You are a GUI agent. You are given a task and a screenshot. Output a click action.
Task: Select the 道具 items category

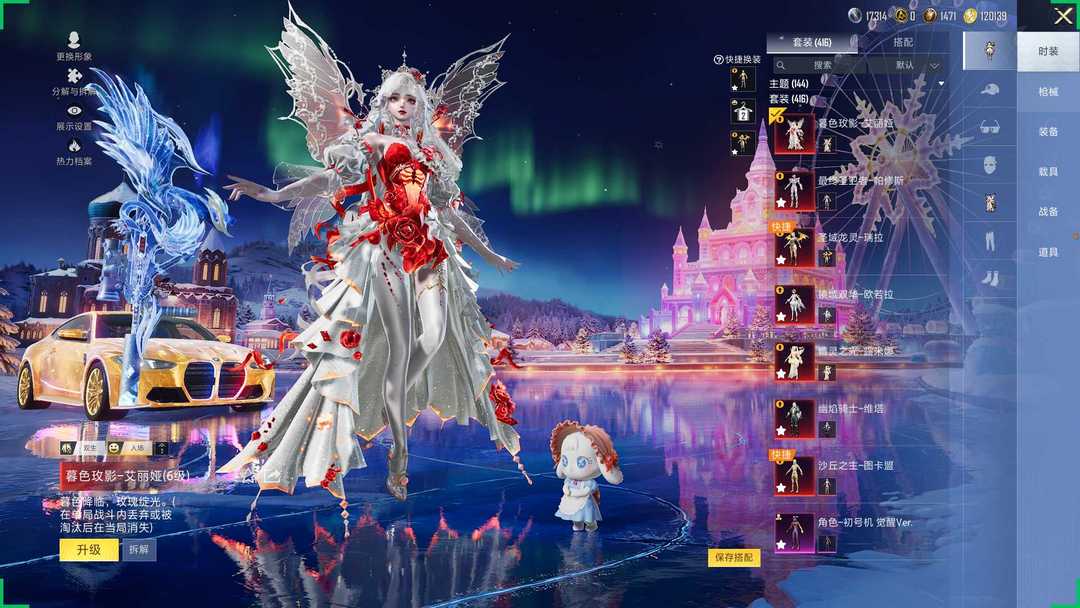(x=1048, y=252)
